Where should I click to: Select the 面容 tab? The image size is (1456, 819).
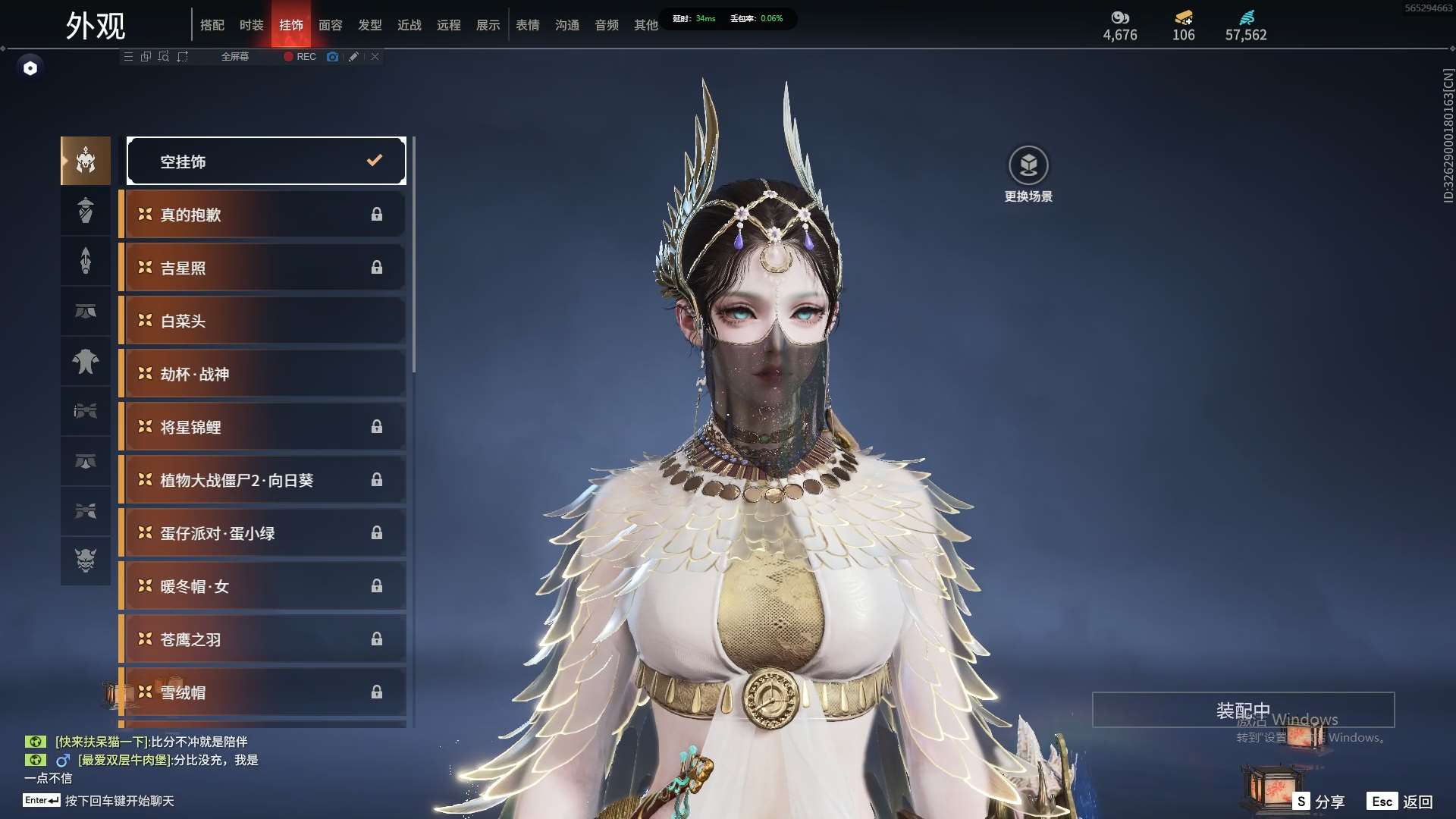click(330, 25)
